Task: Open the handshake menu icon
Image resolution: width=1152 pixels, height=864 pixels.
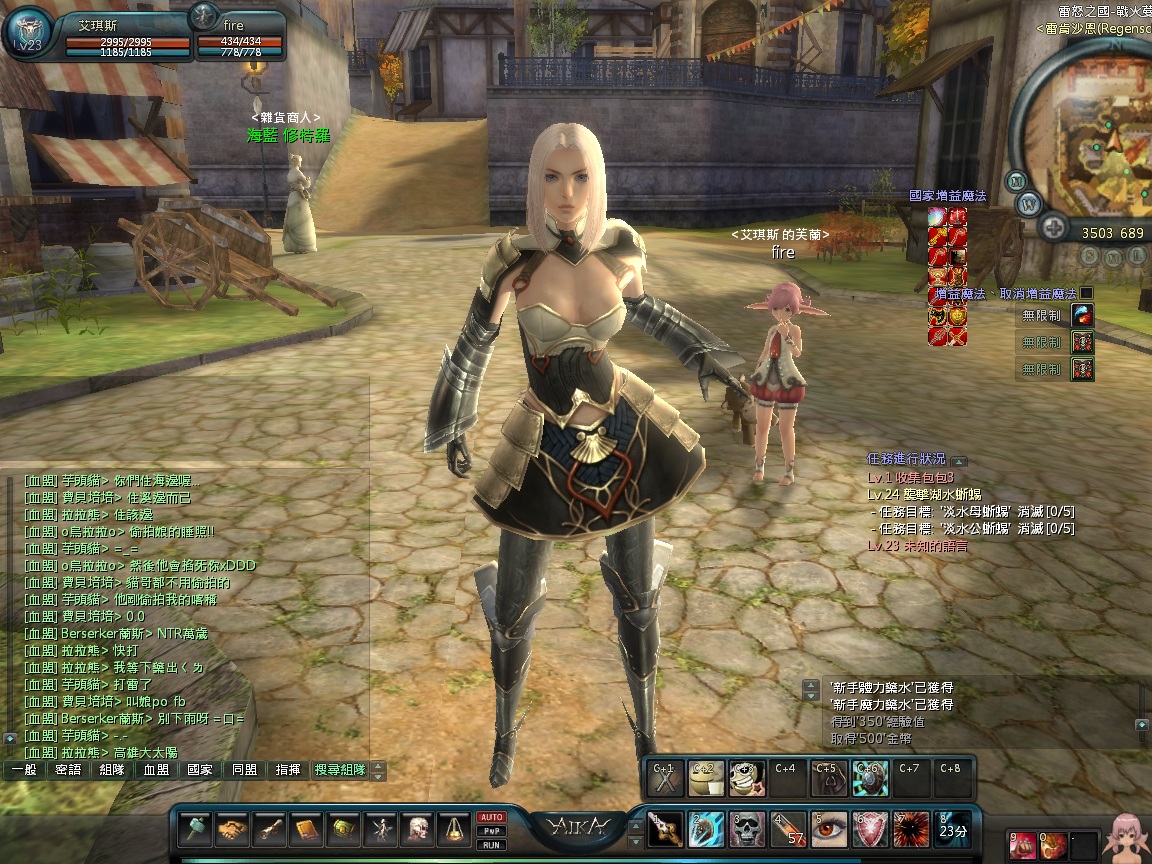Action: tap(233, 829)
